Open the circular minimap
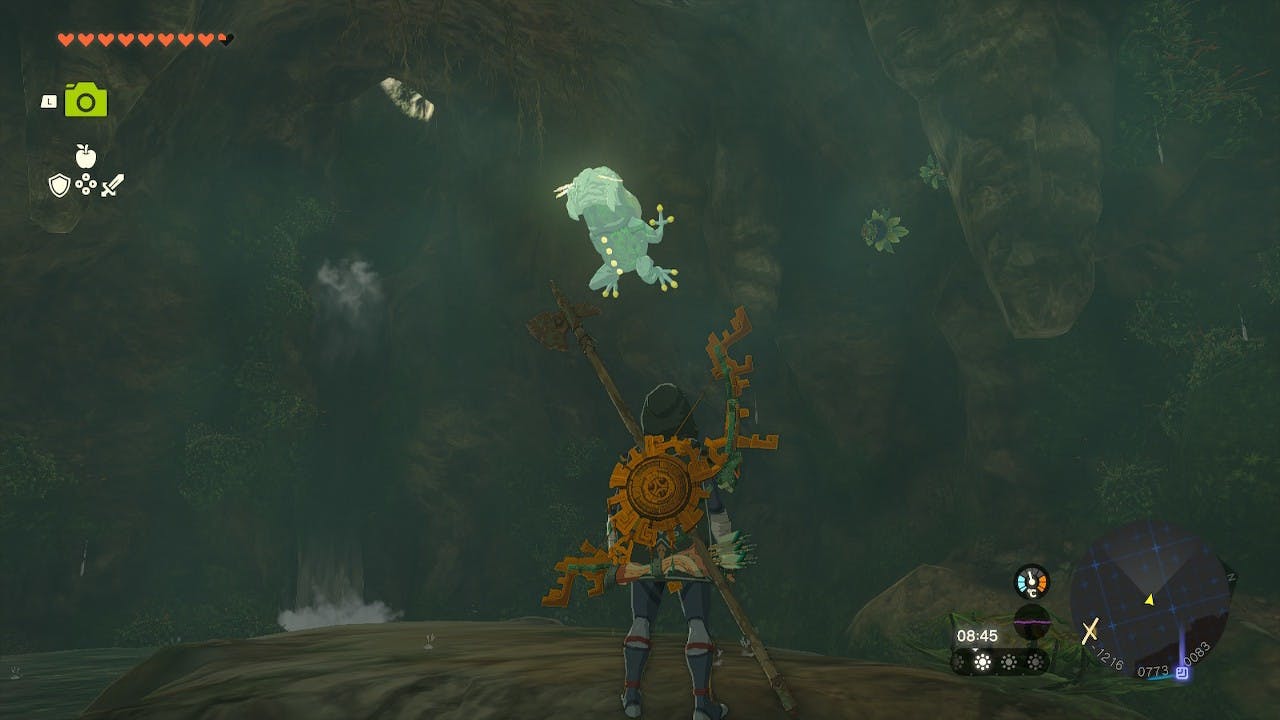This screenshot has width=1280, height=720. point(1149,599)
